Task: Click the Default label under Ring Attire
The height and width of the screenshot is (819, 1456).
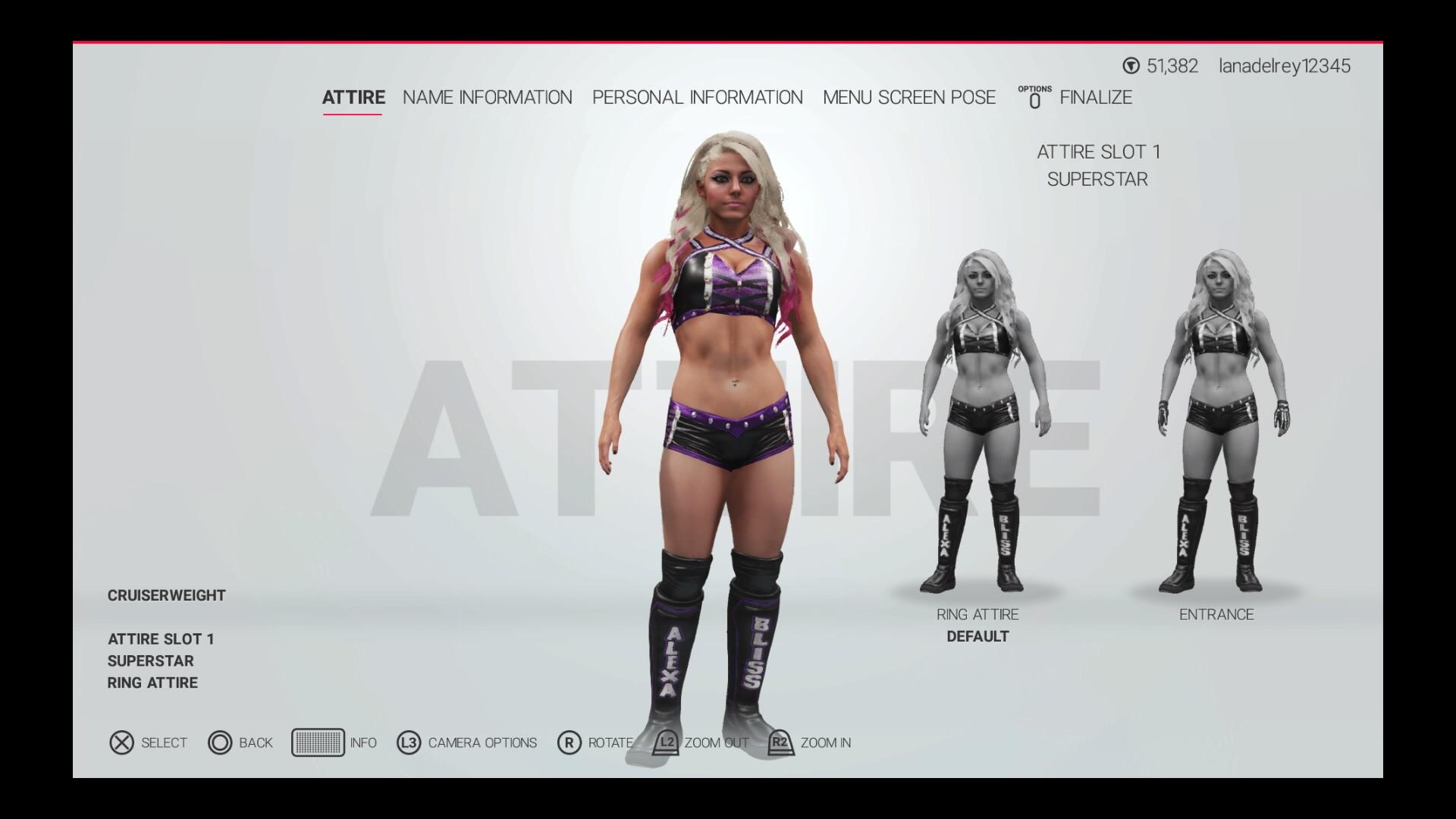Action: tap(977, 636)
